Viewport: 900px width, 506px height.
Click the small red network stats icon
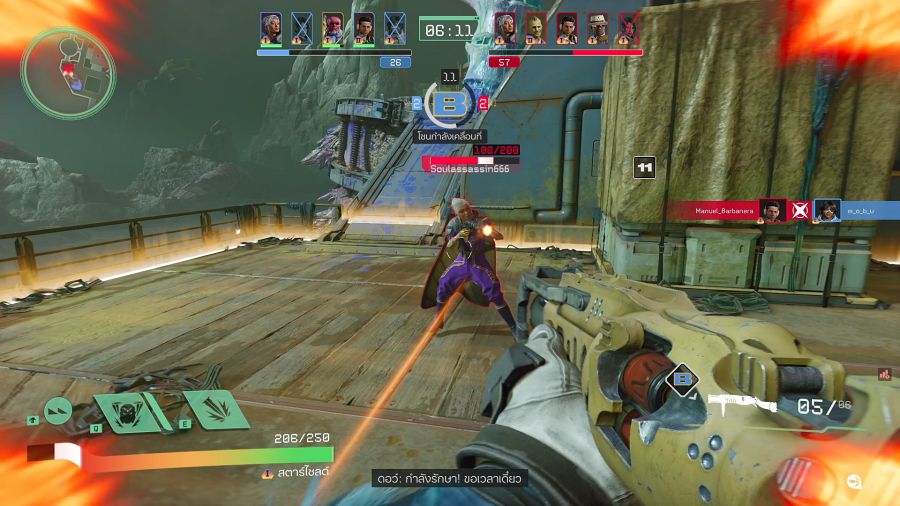tap(884, 374)
